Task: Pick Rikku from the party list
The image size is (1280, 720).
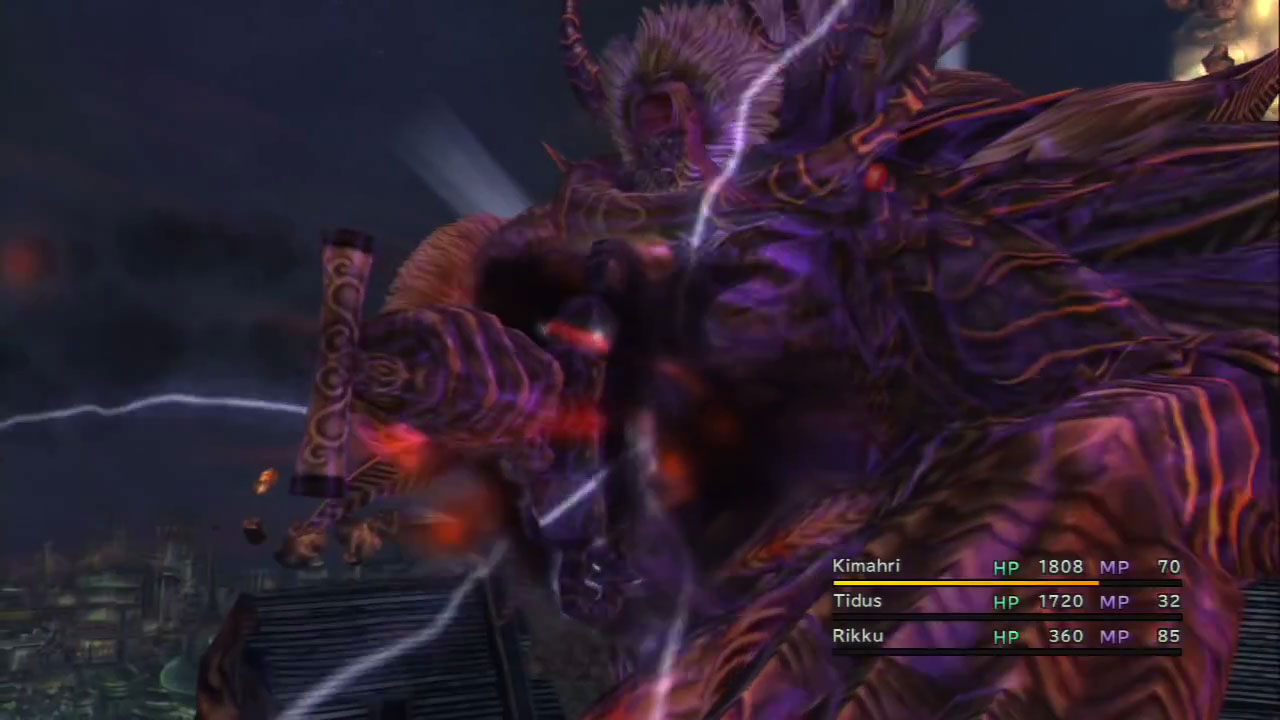Action: [x=858, y=636]
